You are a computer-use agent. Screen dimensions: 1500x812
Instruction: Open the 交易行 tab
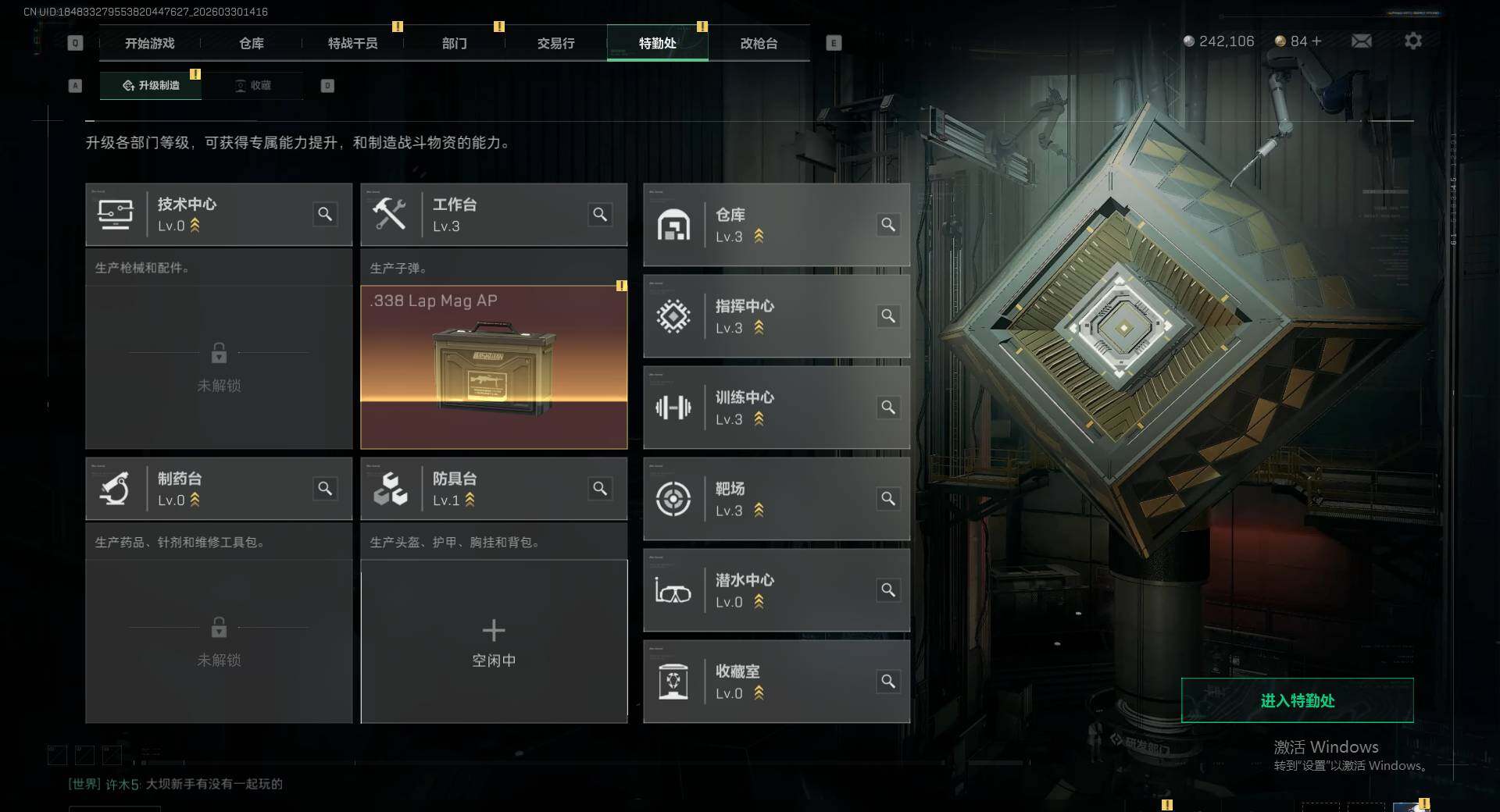(555, 44)
